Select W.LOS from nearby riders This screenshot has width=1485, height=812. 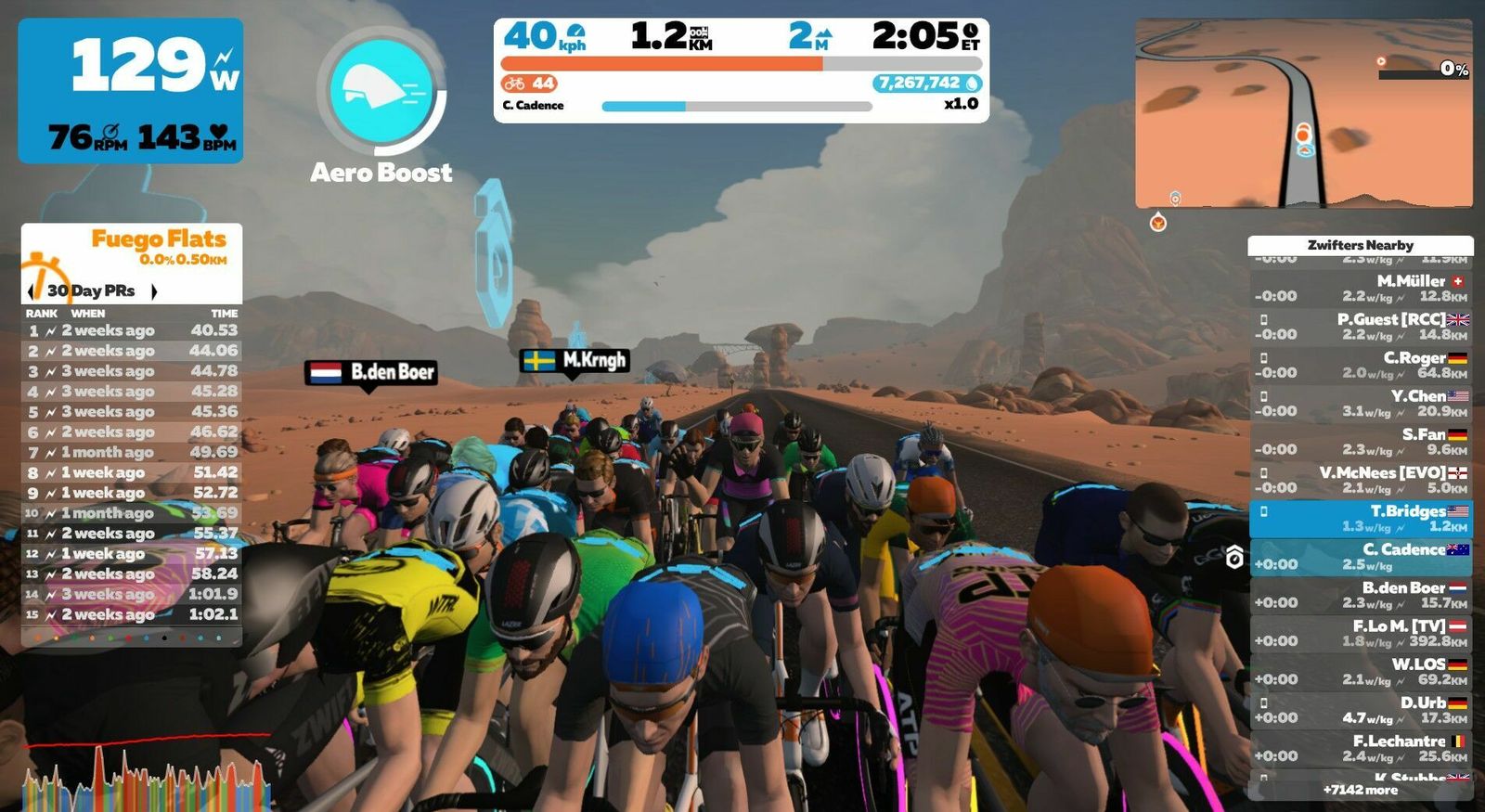click(1361, 672)
